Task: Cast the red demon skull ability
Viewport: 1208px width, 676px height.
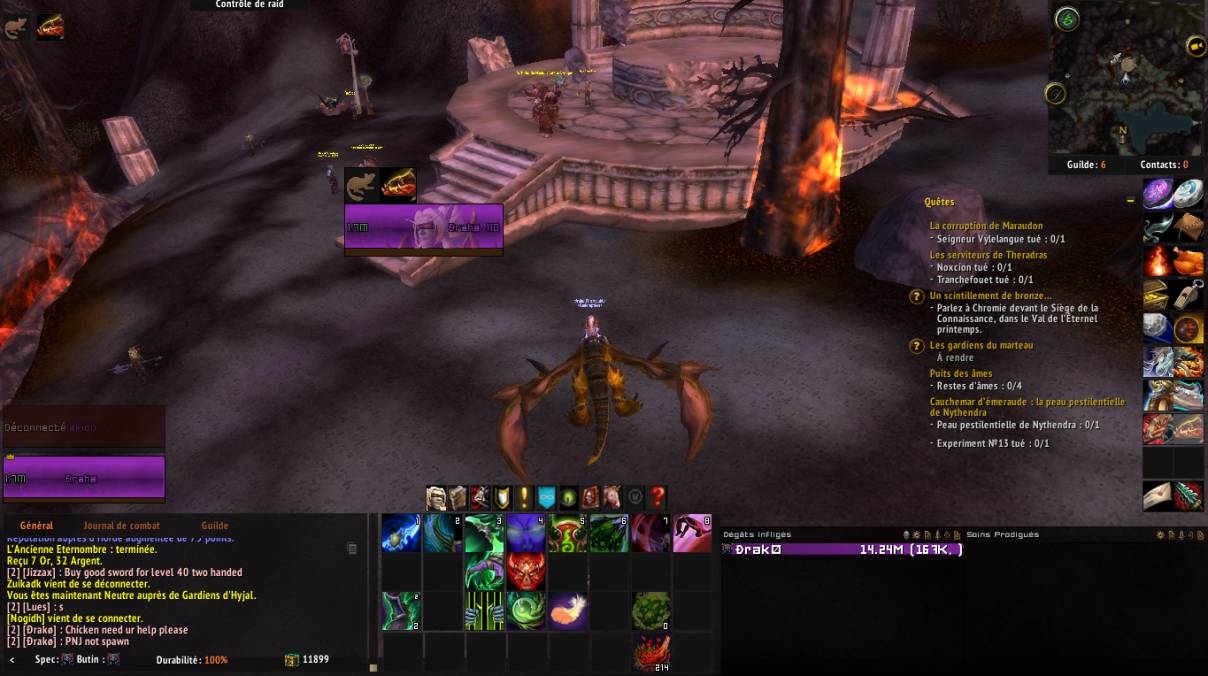Action: tap(526, 572)
